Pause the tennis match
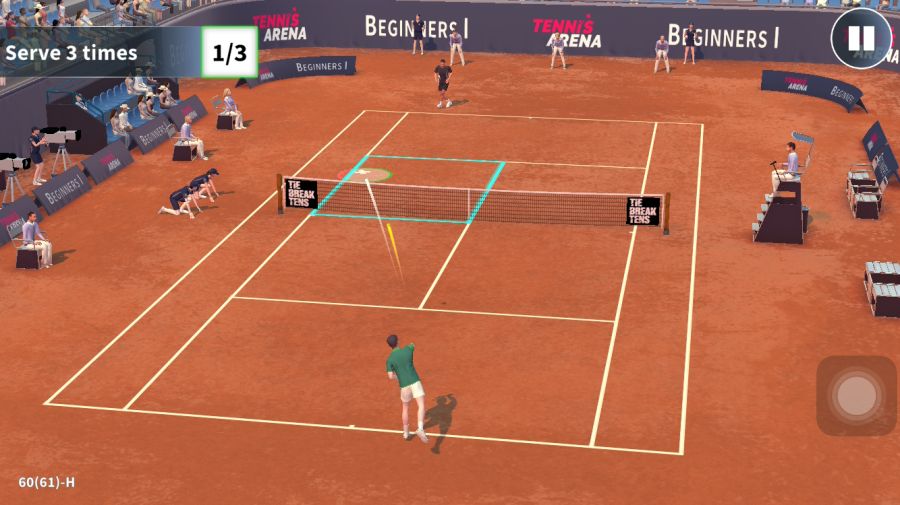900x505 pixels. coord(860,39)
